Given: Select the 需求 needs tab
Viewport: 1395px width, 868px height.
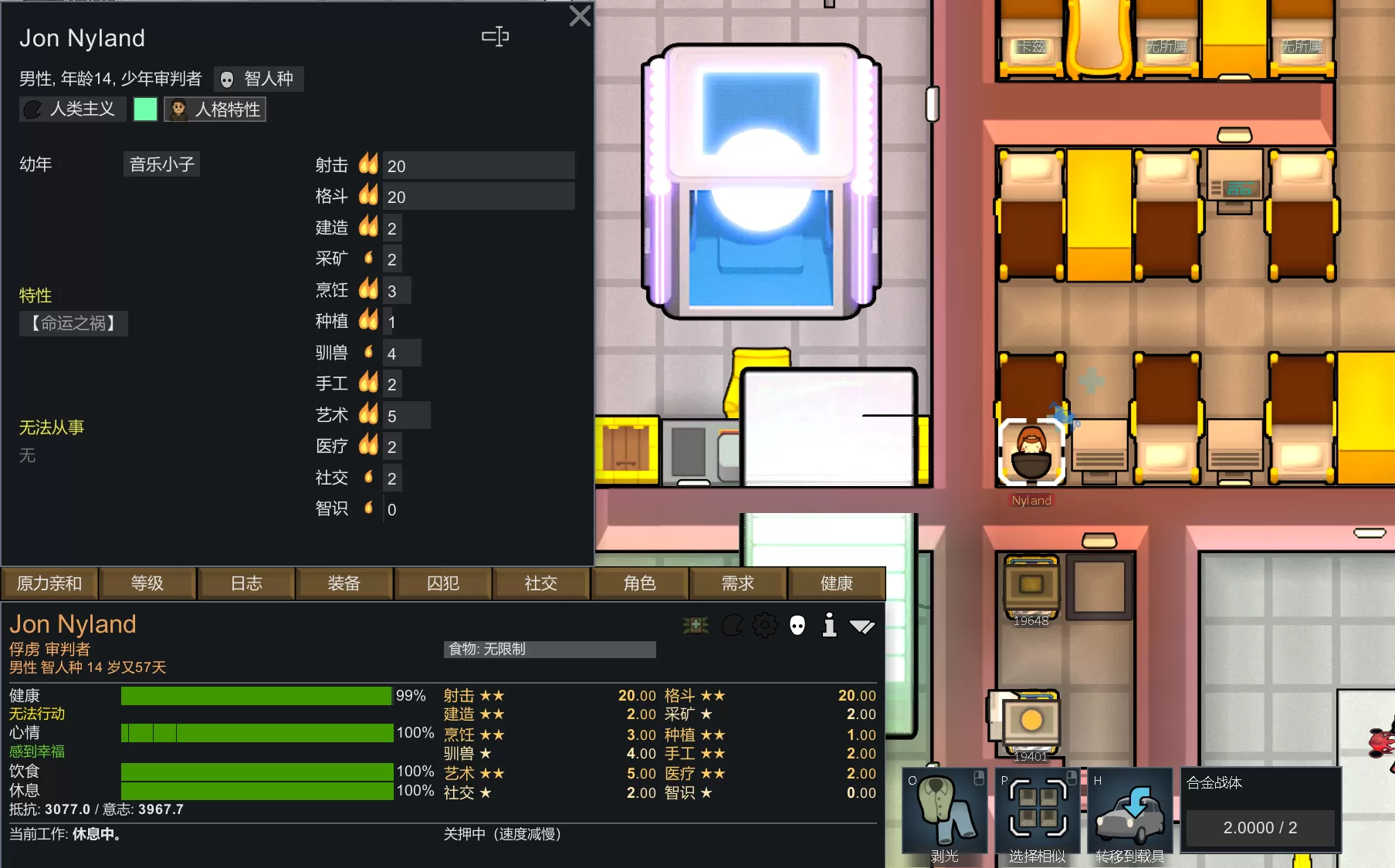Looking at the screenshot, I should [738, 583].
